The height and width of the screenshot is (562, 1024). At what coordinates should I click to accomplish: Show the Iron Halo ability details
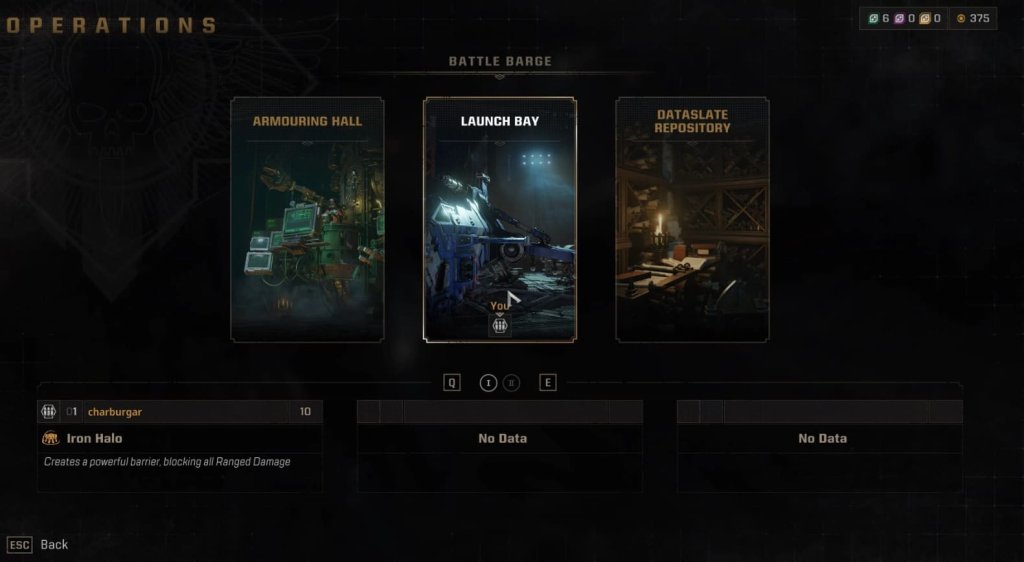click(x=95, y=438)
